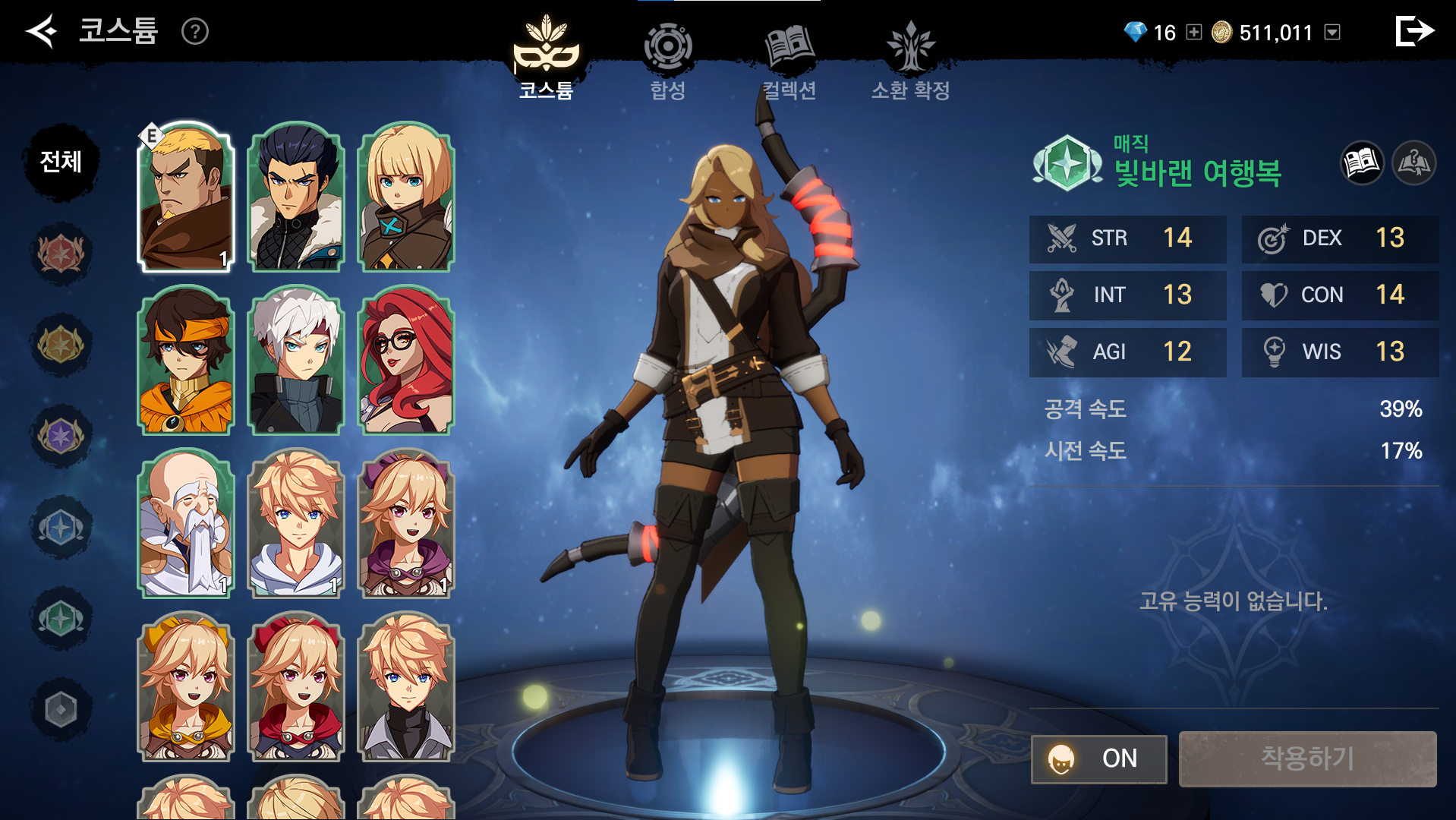The width and height of the screenshot is (1456, 820).
Task: Go back using the arrow button
Action: click(42, 31)
